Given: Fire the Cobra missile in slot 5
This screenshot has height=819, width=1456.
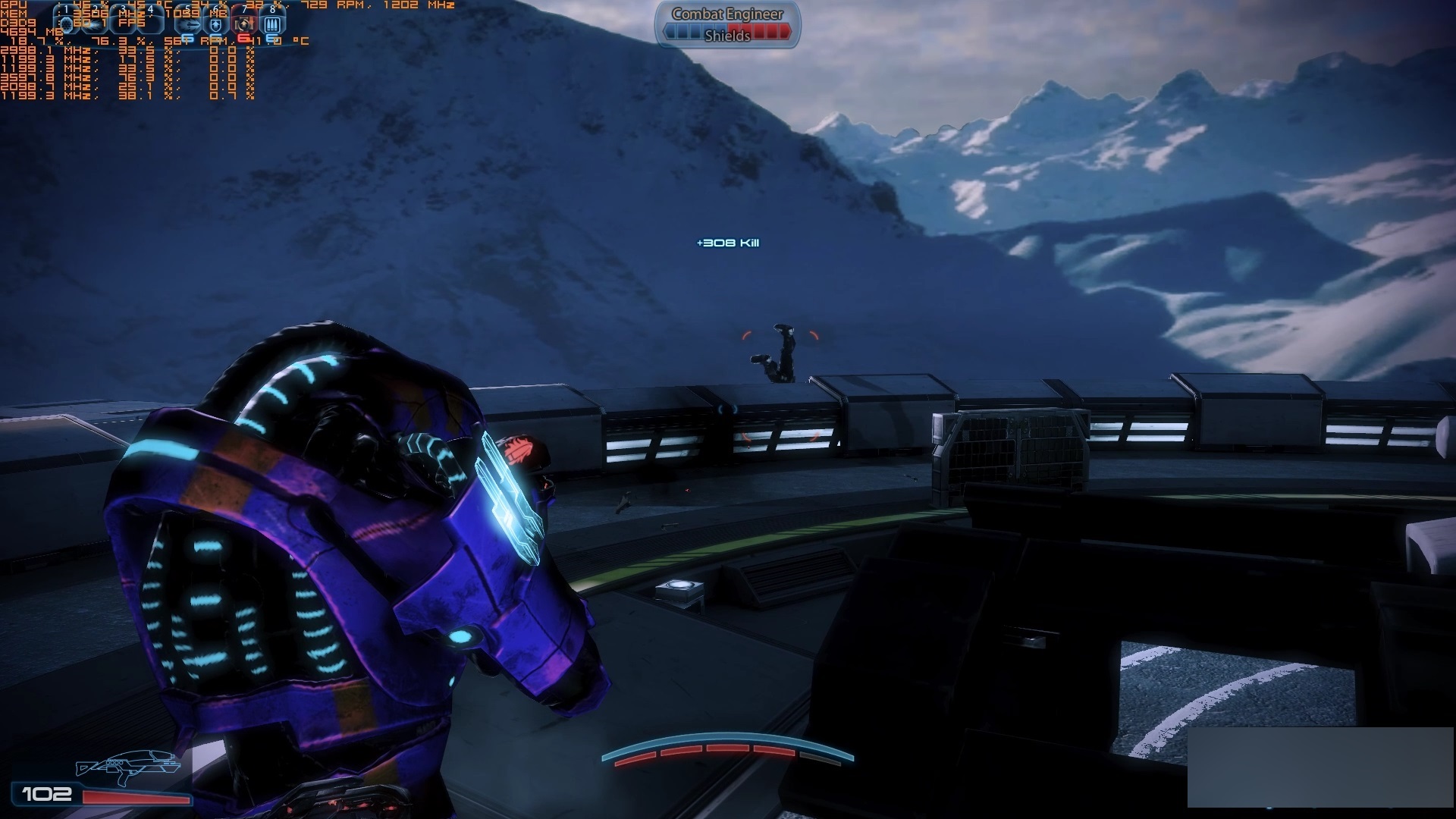Looking at the screenshot, I should [x=189, y=24].
